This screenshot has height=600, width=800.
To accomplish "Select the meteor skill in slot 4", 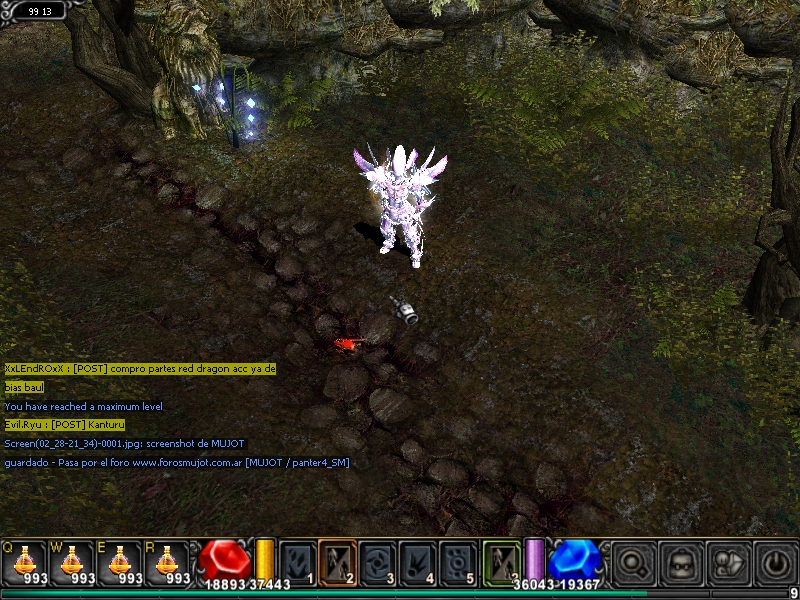I will coord(419,561).
